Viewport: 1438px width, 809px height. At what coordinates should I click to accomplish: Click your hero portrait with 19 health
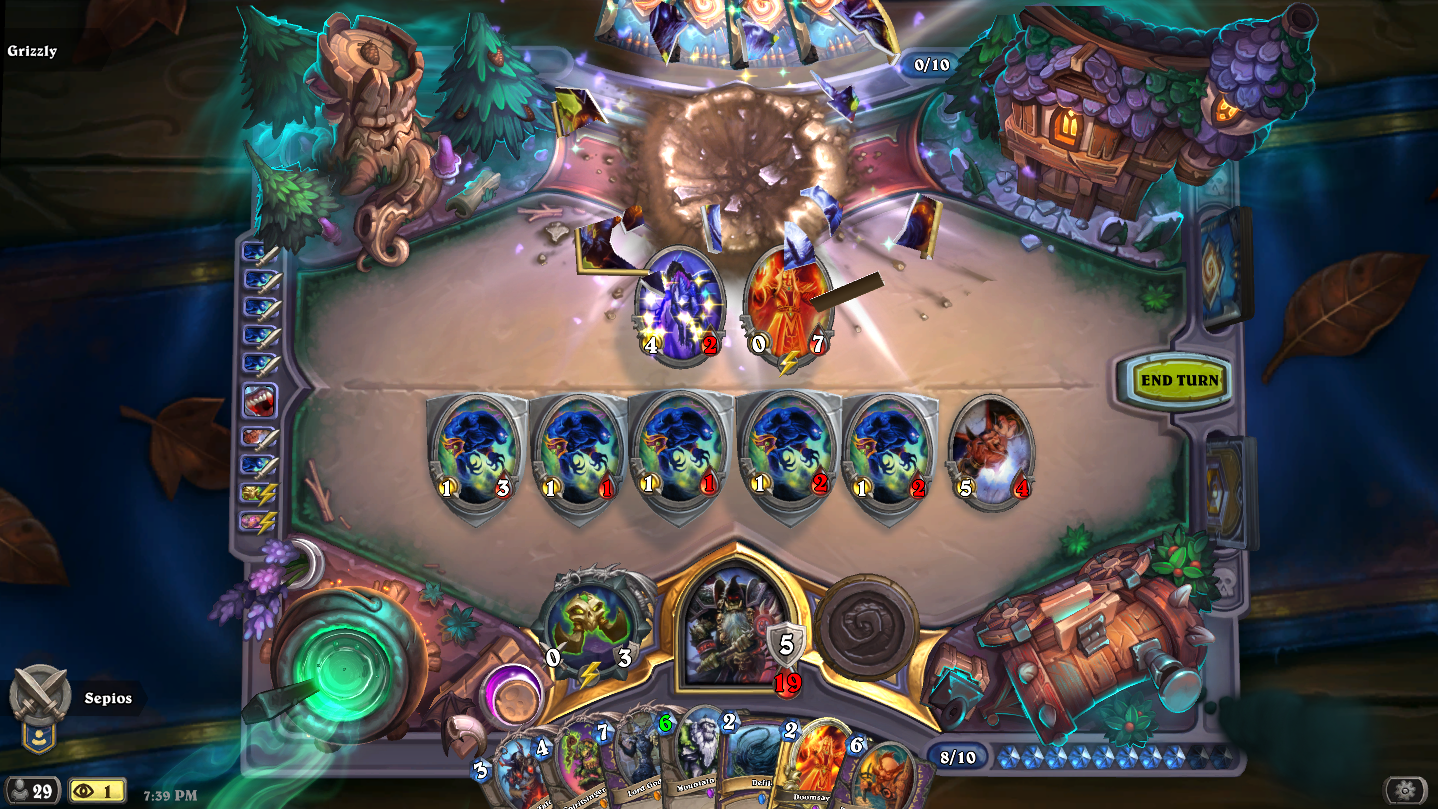pos(732,625)
